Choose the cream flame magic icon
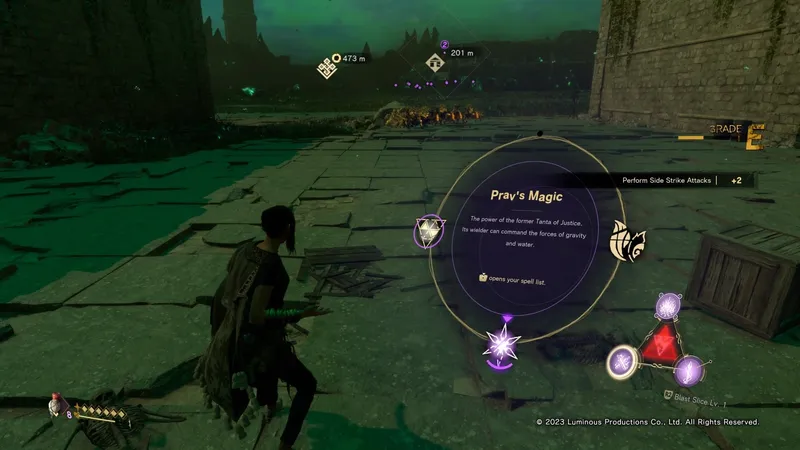Screen dimensions: 800x450 pos(628,240)
